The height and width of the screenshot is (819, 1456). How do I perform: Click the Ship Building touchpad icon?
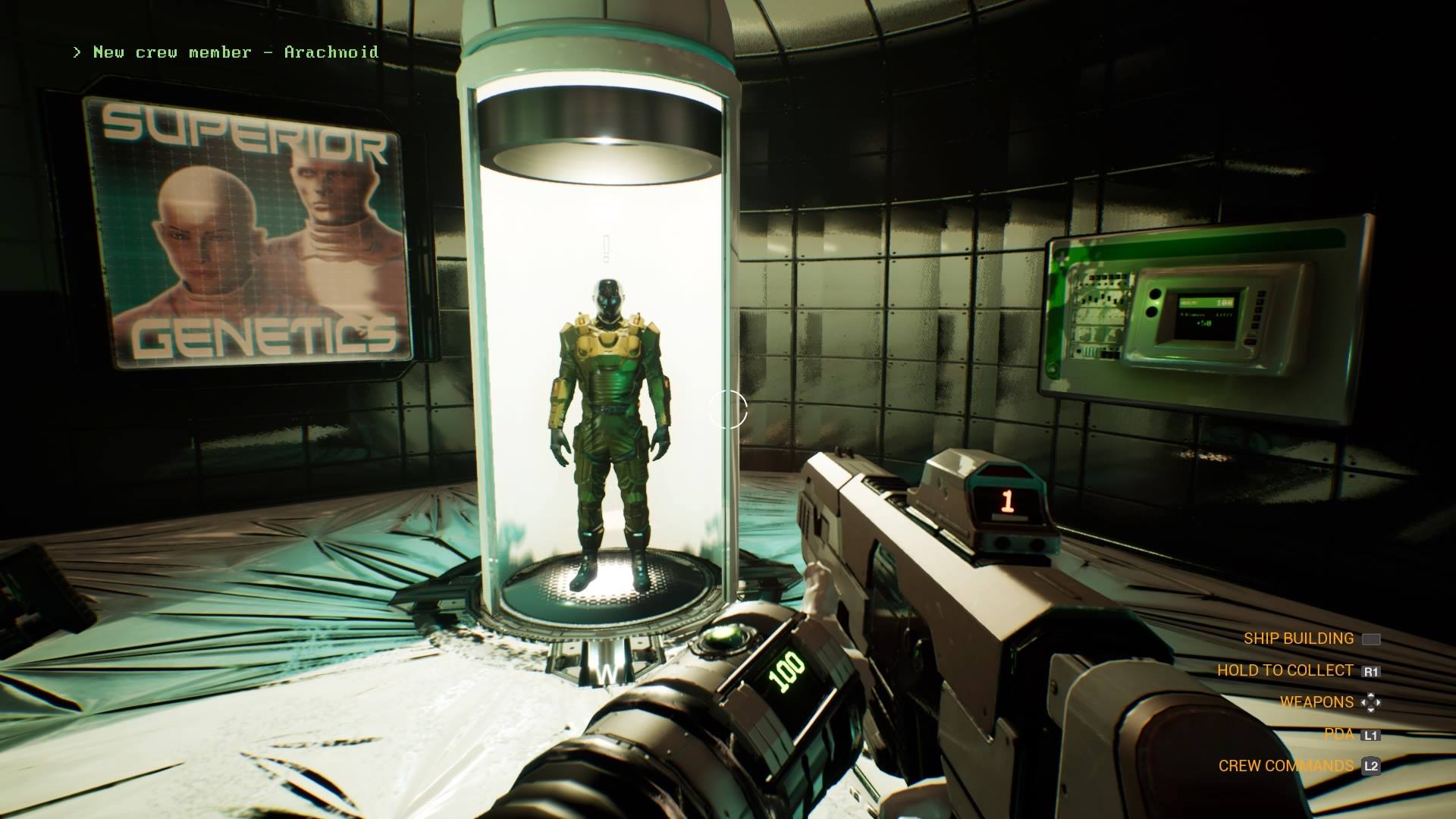(x=1371, y=639)
